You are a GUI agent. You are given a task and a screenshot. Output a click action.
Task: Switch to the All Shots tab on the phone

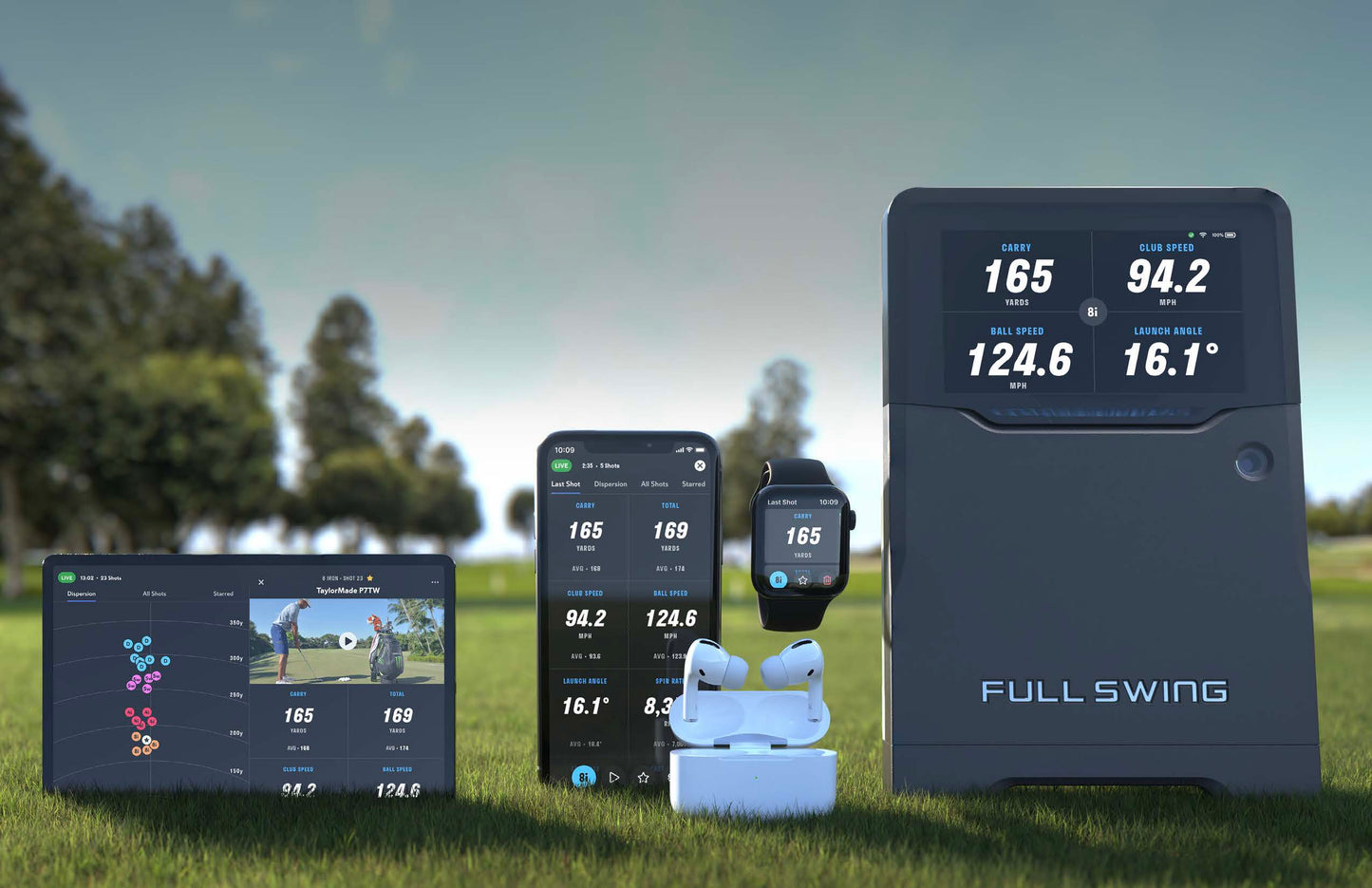click(x=654, y=484)
